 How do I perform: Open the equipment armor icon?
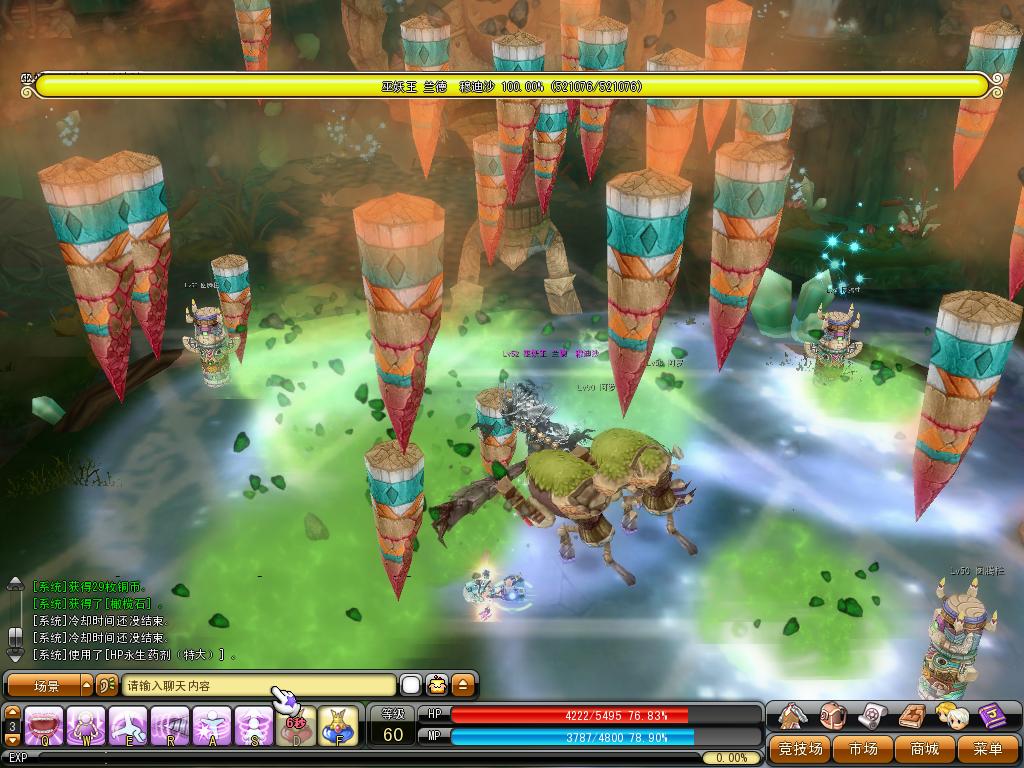(794, 716)
